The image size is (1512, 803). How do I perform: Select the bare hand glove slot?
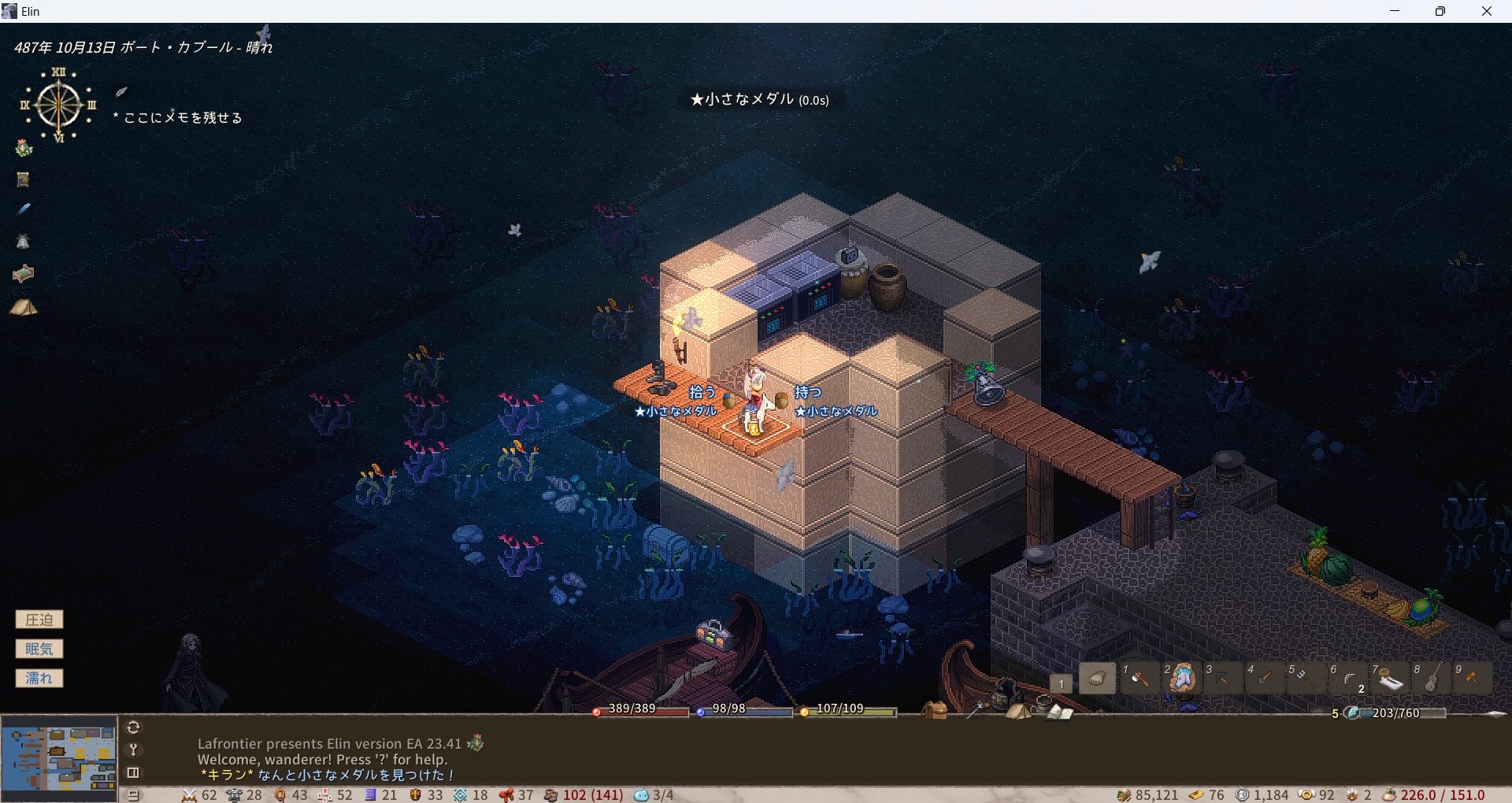tap(1097, 678)
